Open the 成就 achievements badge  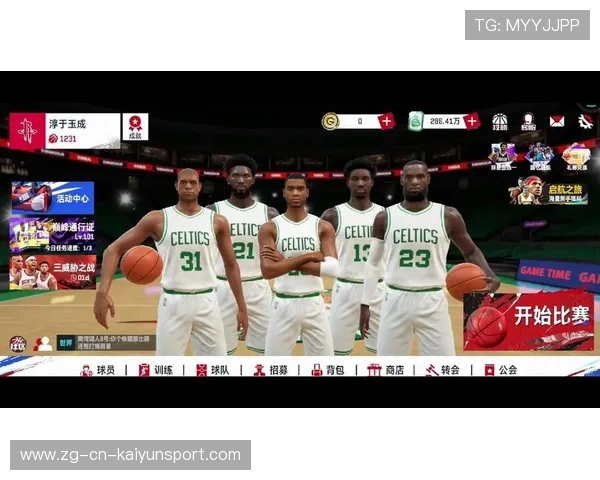point(135,127)
